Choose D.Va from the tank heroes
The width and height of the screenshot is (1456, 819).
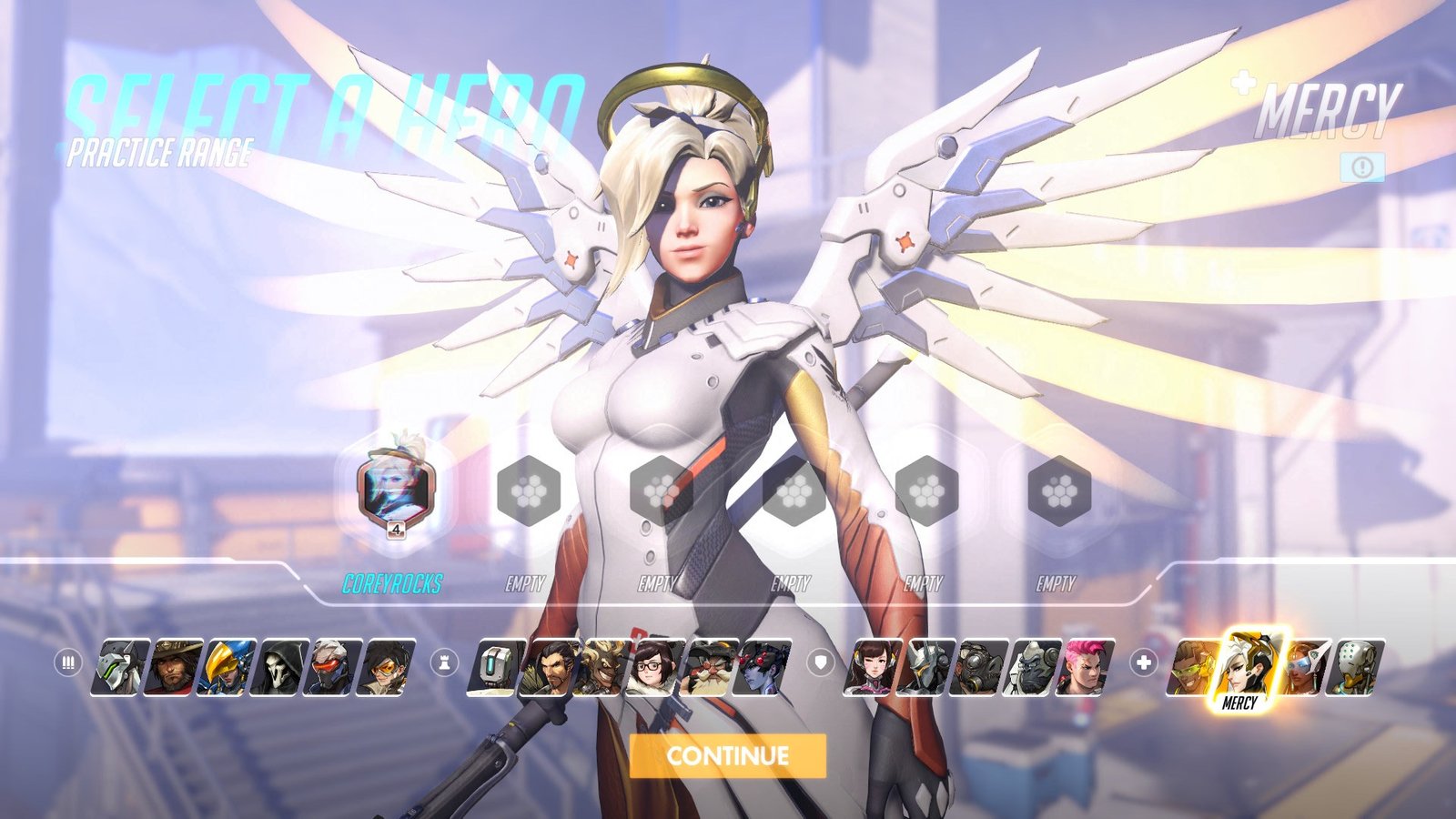[872, 668]
